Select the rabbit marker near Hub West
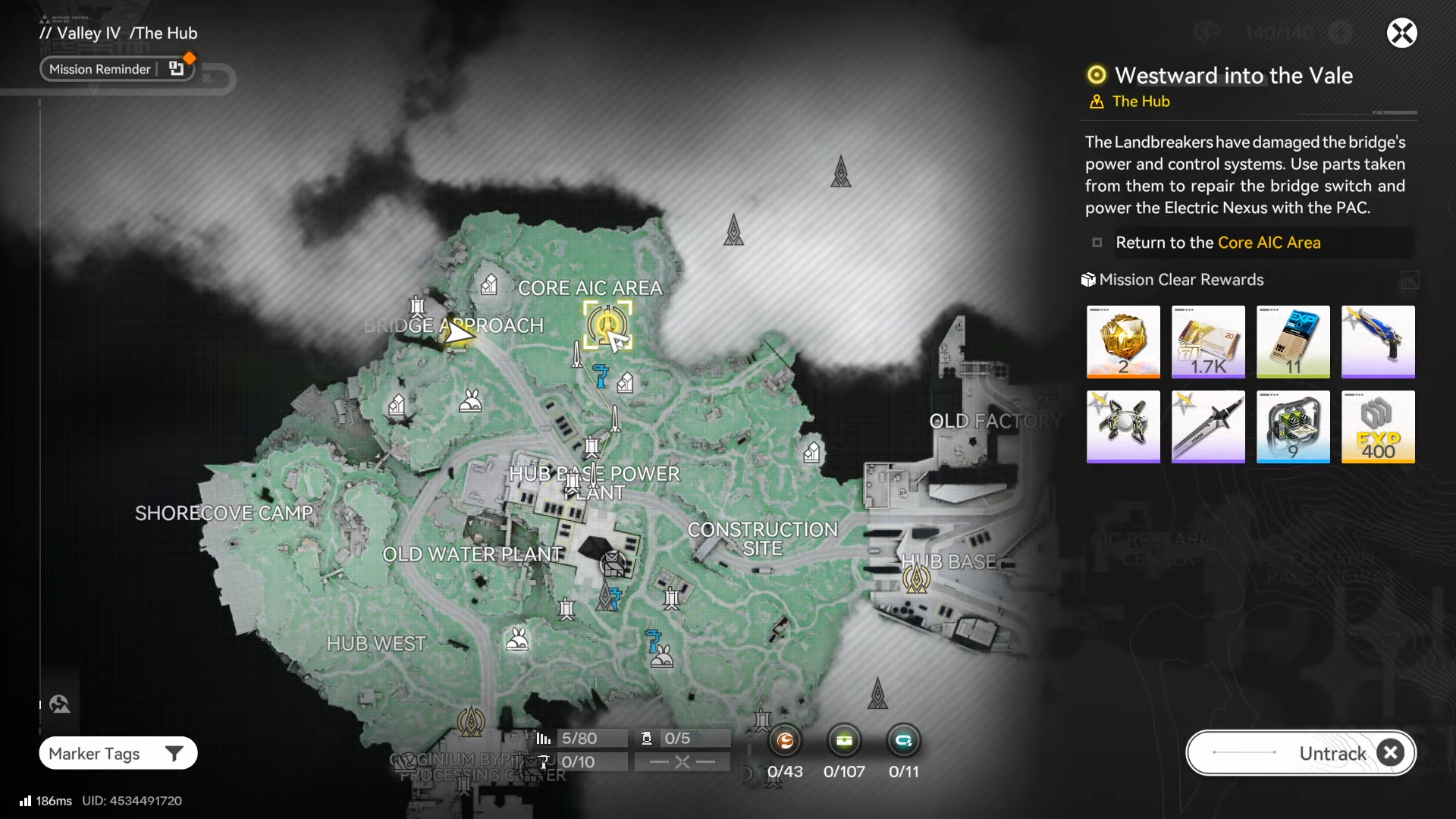The height and width of the screenshot is (819, 1456). [518, 639]
